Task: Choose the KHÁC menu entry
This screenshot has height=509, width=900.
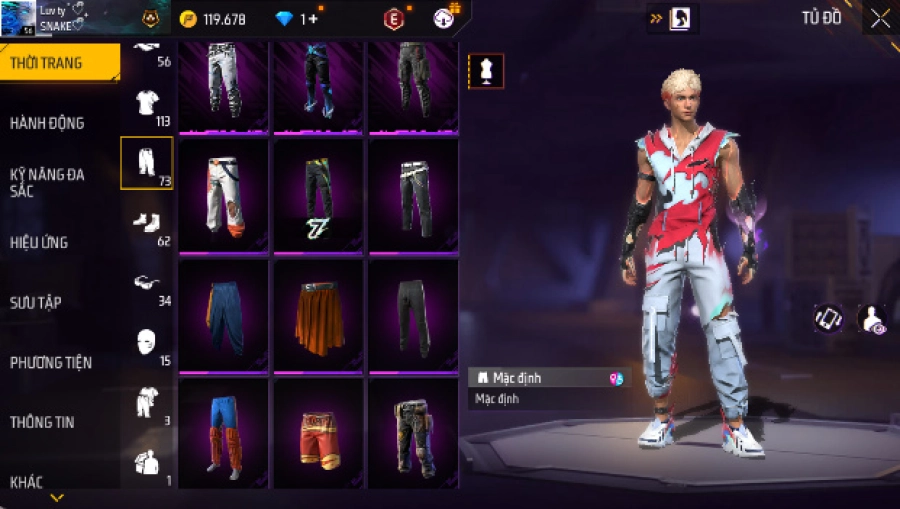Action: click(x=27, y=482)
